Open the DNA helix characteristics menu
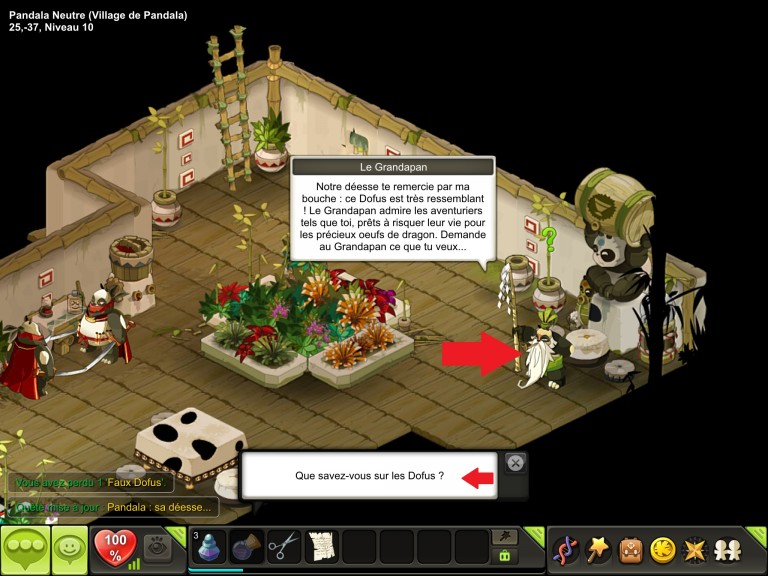This screenshot has width=768, height=576. pos(565,549)
